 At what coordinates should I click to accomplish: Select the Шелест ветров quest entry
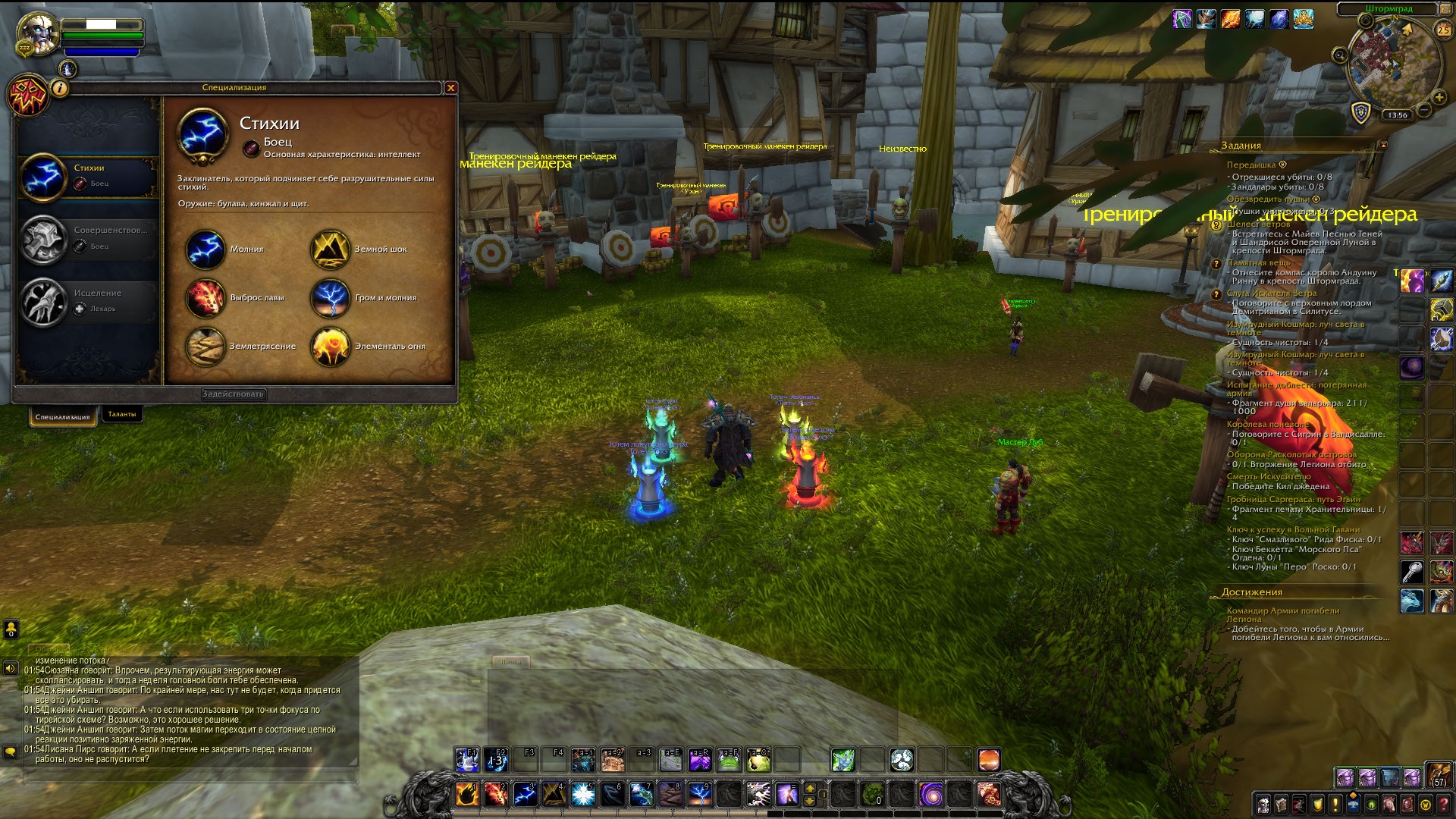(1258, 224)
